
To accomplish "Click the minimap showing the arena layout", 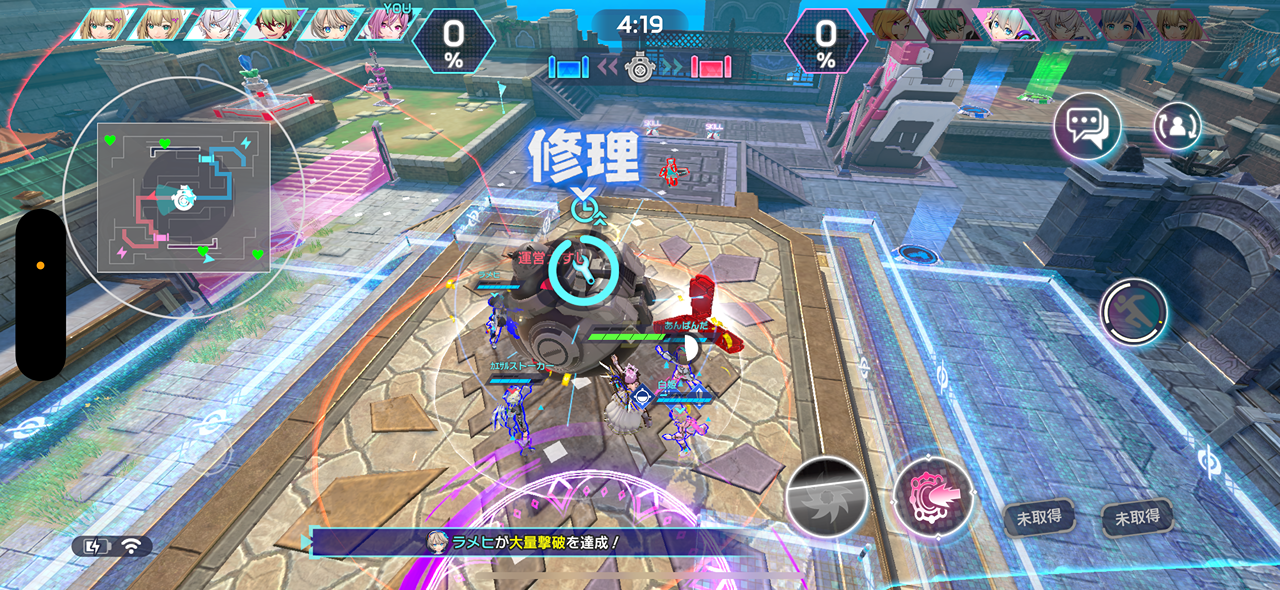I will coord(183,198).
